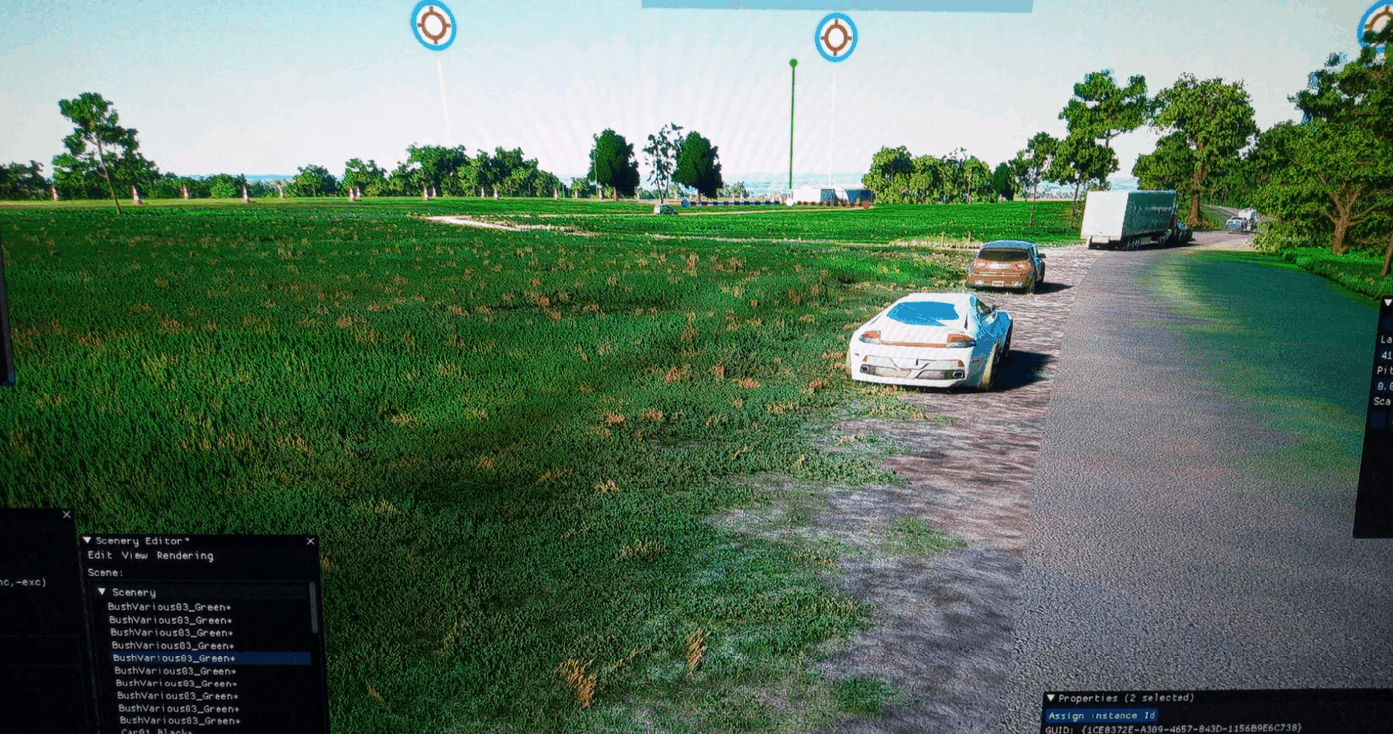Image resolution: width=1393 pixels, height=734 pixels.
Task: Open the Edit menu in Scenery Editor
Action: click(100, 556)
